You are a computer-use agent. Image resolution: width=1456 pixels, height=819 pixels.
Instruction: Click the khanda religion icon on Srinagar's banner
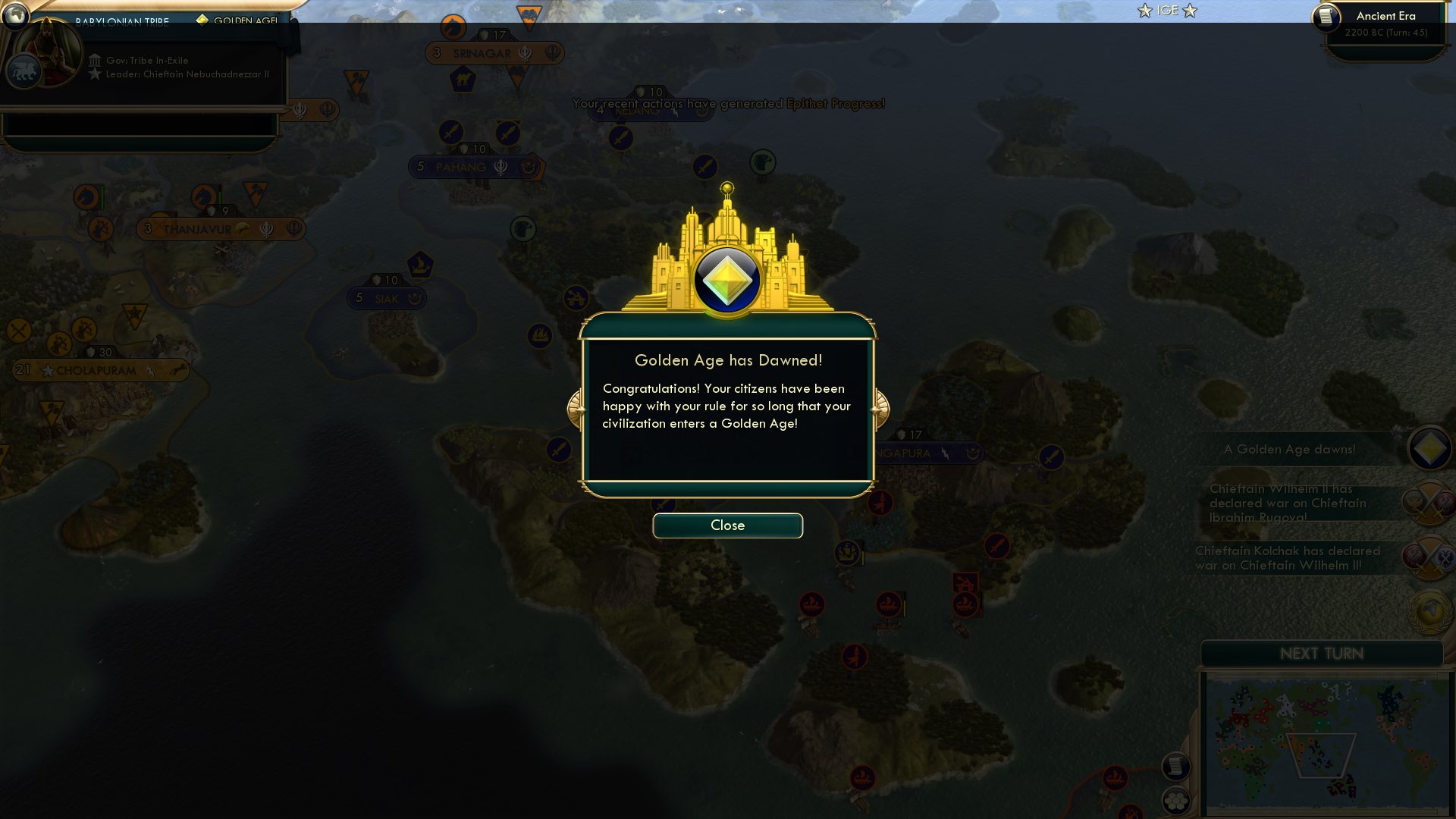pos(525,53)
